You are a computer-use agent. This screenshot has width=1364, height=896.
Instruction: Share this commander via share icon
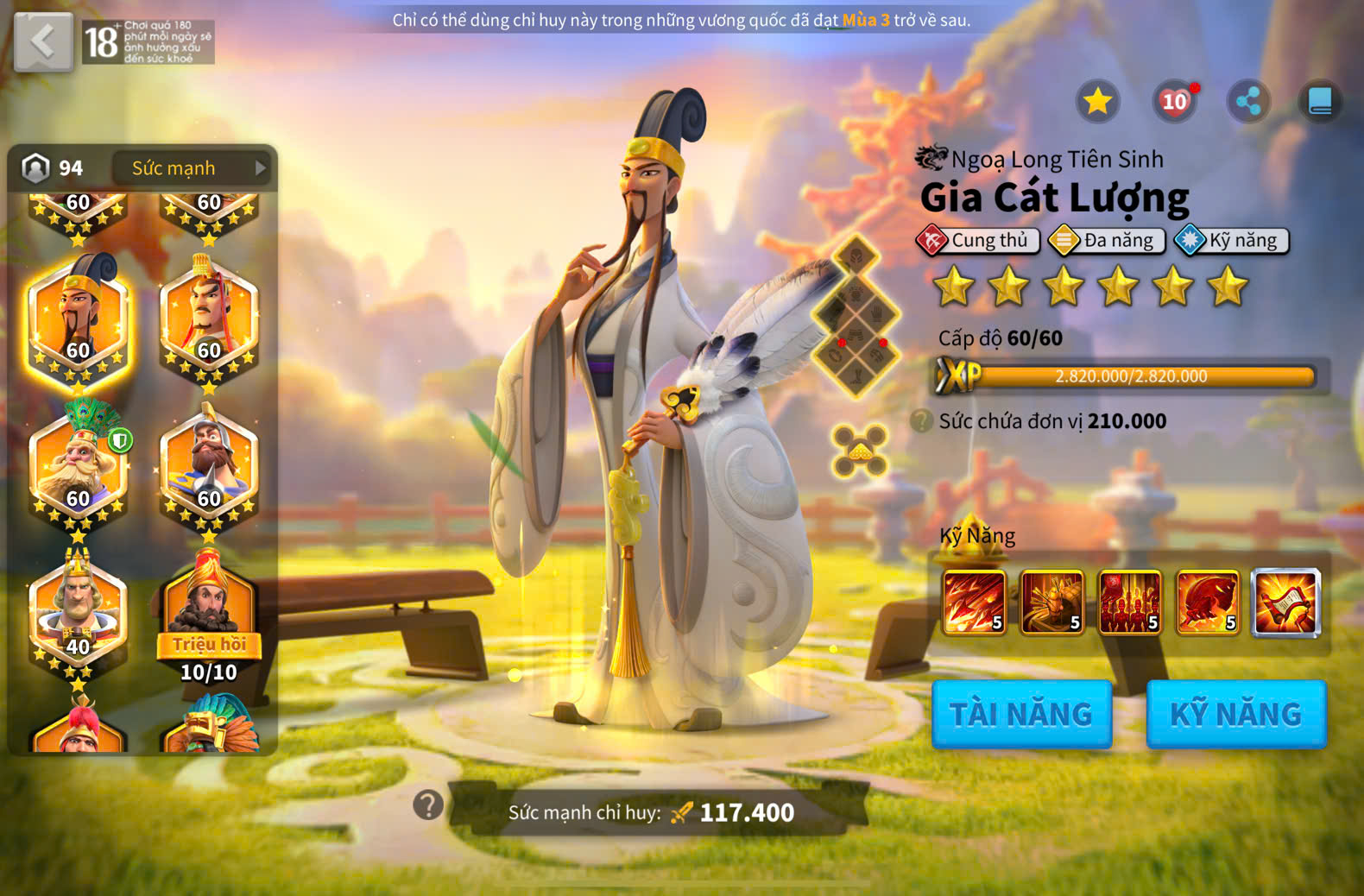coord(1248,102)
